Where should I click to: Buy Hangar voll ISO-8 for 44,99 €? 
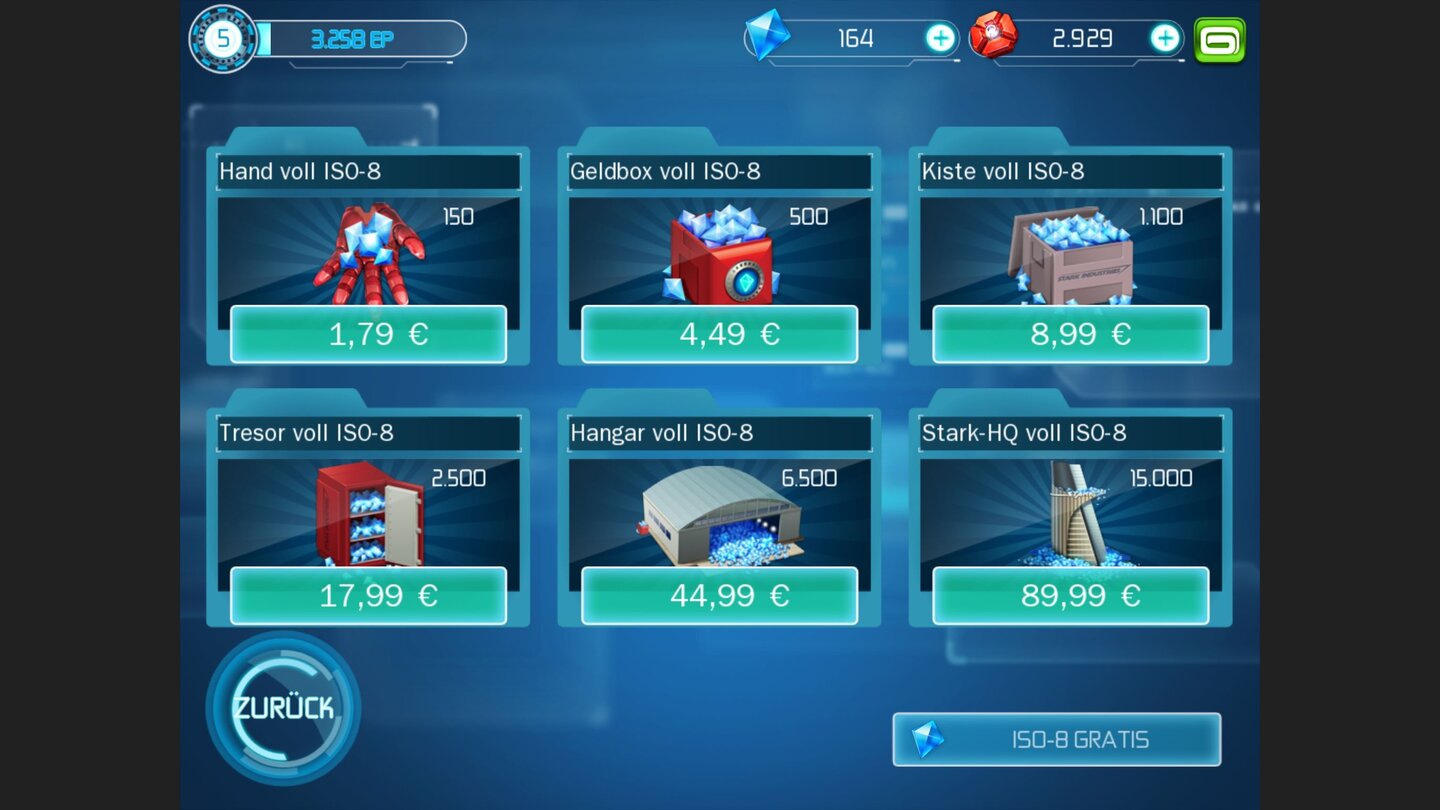coord(720,595)
